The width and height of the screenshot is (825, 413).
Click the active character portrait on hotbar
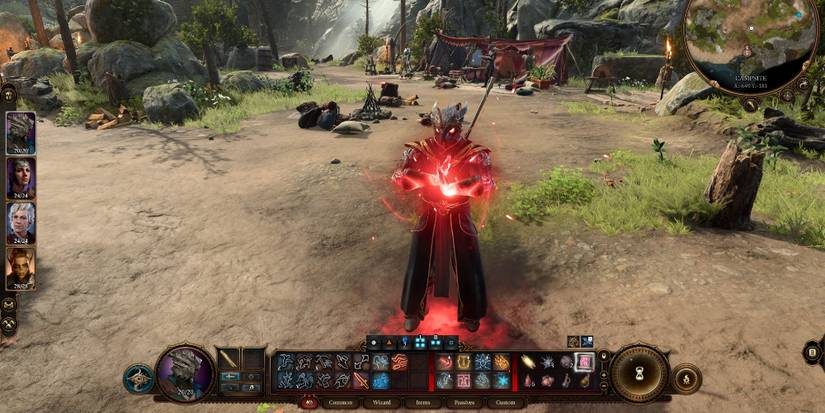coord(186,372)
